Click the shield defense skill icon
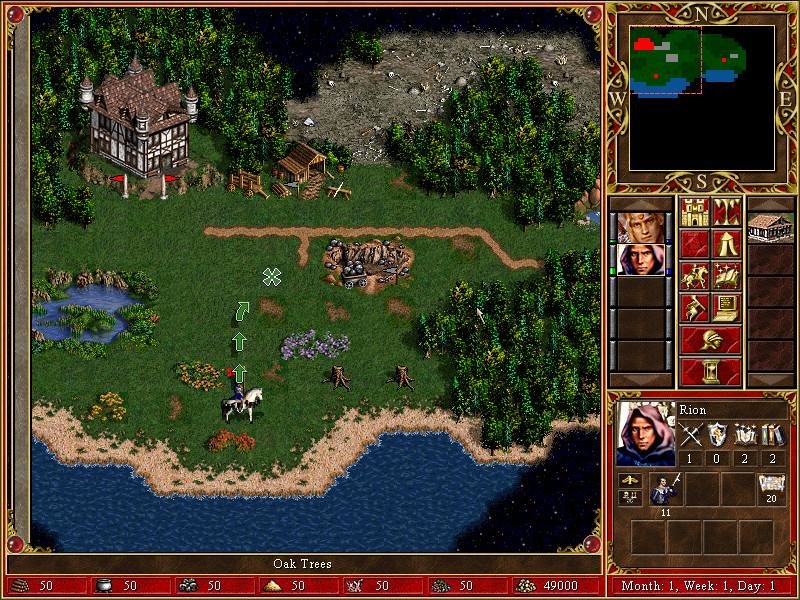Viewport: 800px width, 600px height. click(x=718, y=435)
